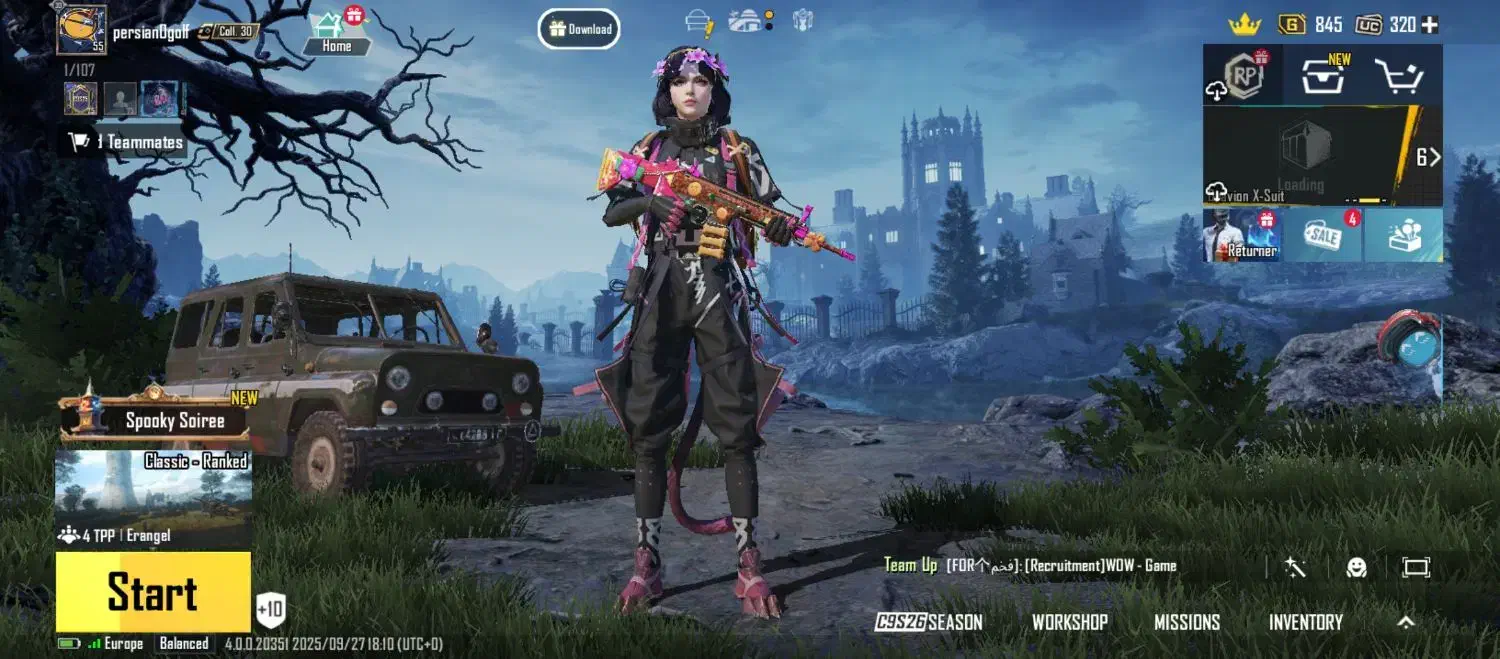The width and height of the screenshot is (1500, 659).
Task: Open the emote smiley face icon
Action: tap(1356, 567)
